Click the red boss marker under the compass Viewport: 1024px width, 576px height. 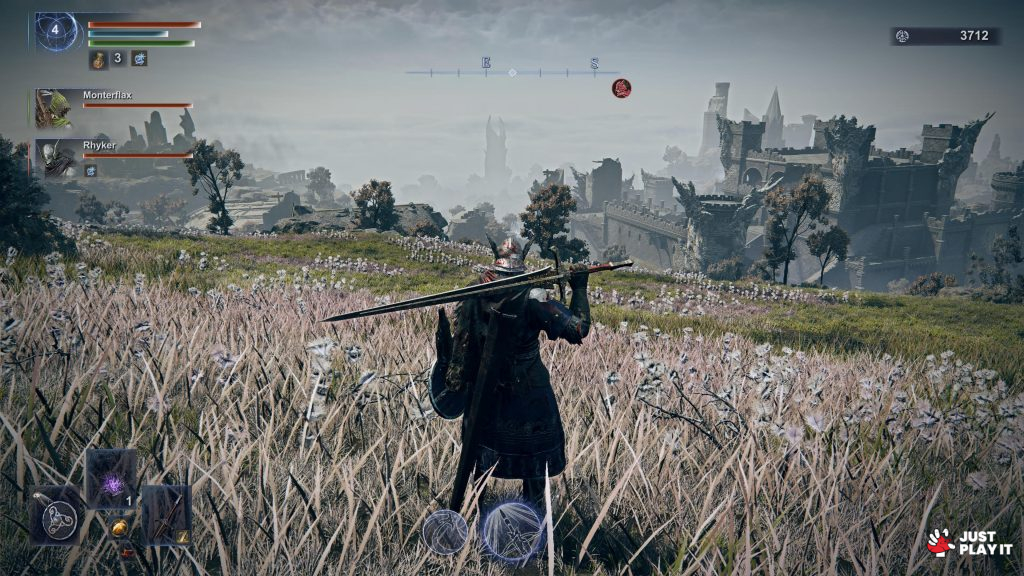click(621, 88)
